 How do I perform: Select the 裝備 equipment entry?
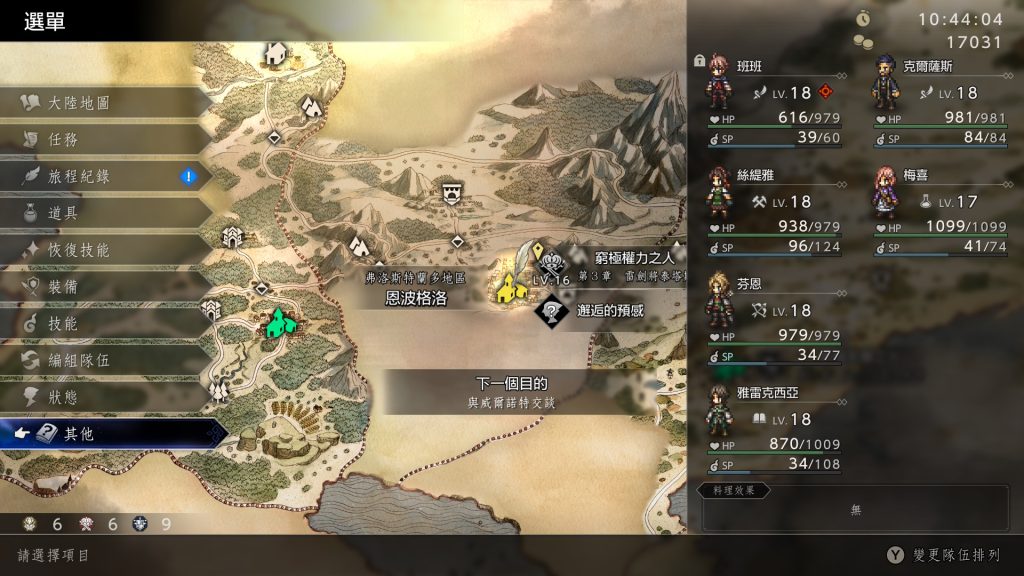pyautogui.click(x=63, y=287)
